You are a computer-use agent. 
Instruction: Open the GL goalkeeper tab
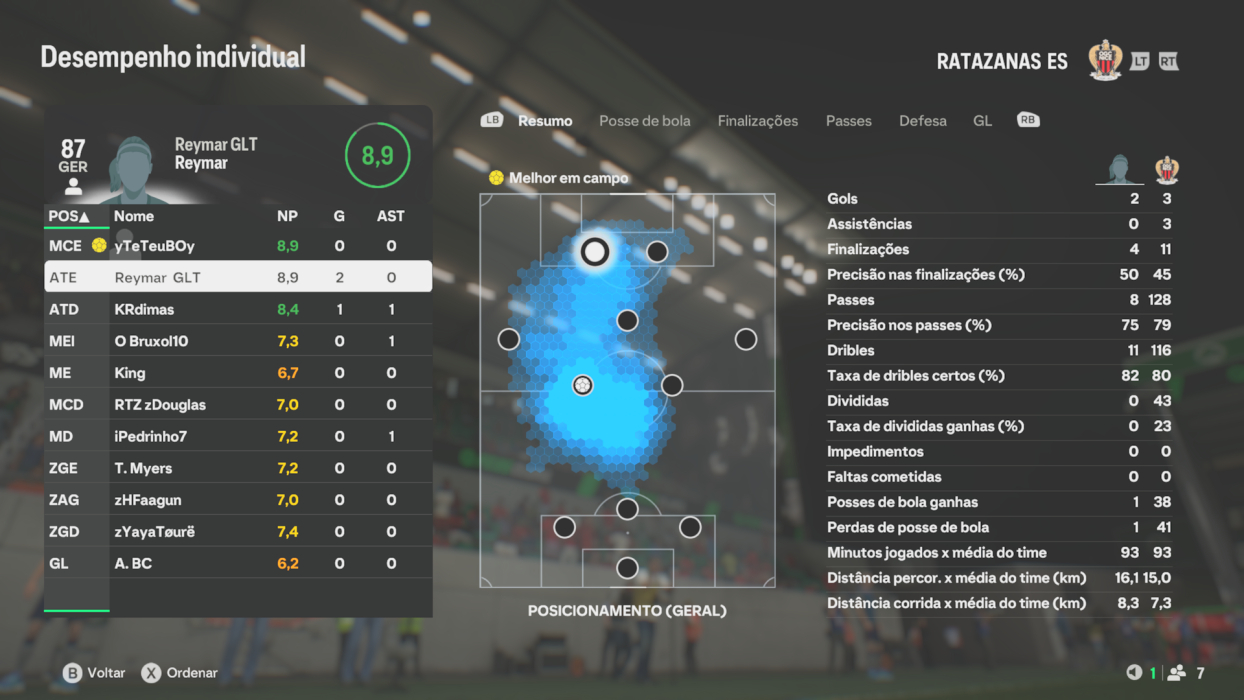pyautogui.click(x=982, y=121)
